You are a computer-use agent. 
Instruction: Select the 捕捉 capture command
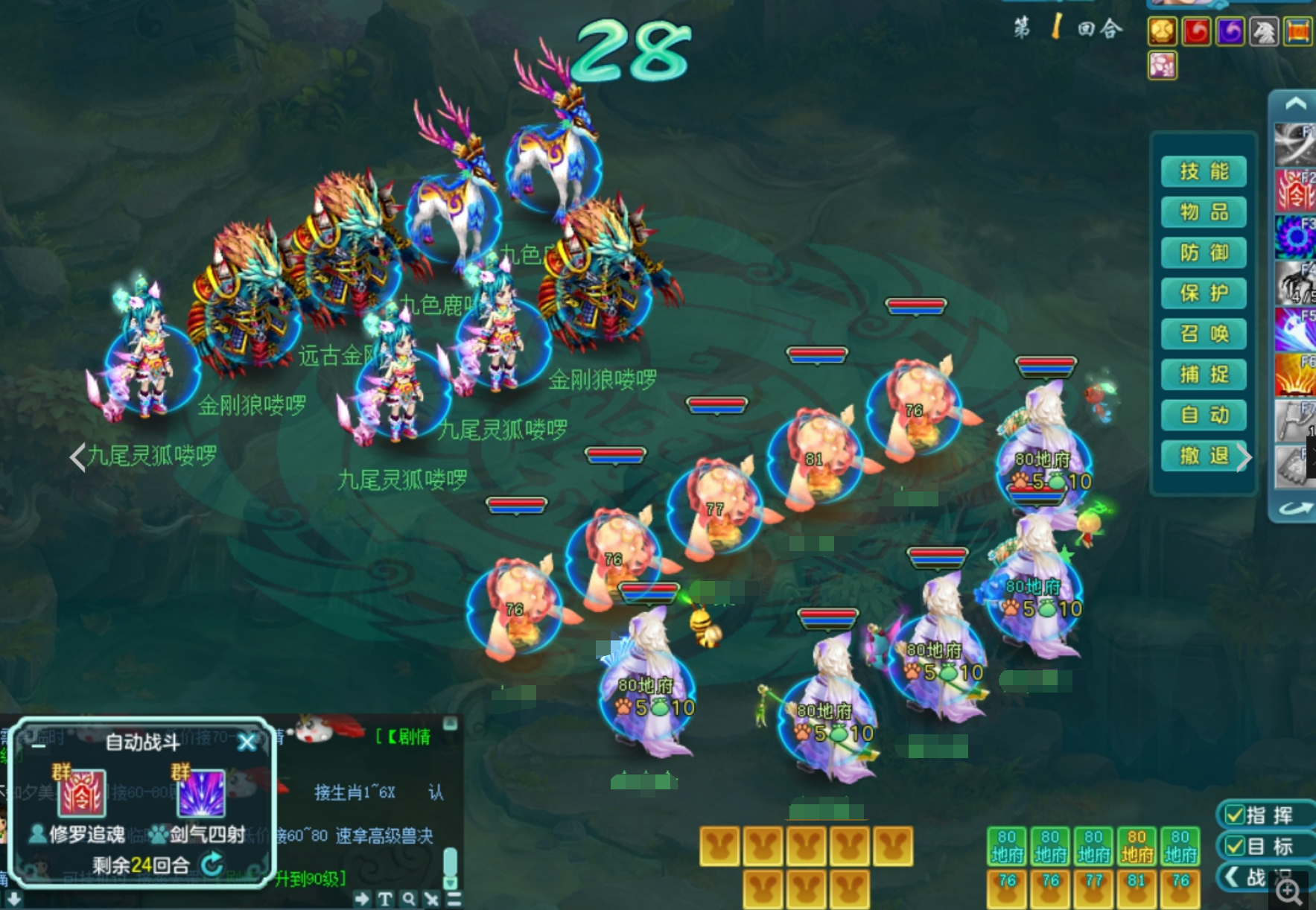[1204, 375]
